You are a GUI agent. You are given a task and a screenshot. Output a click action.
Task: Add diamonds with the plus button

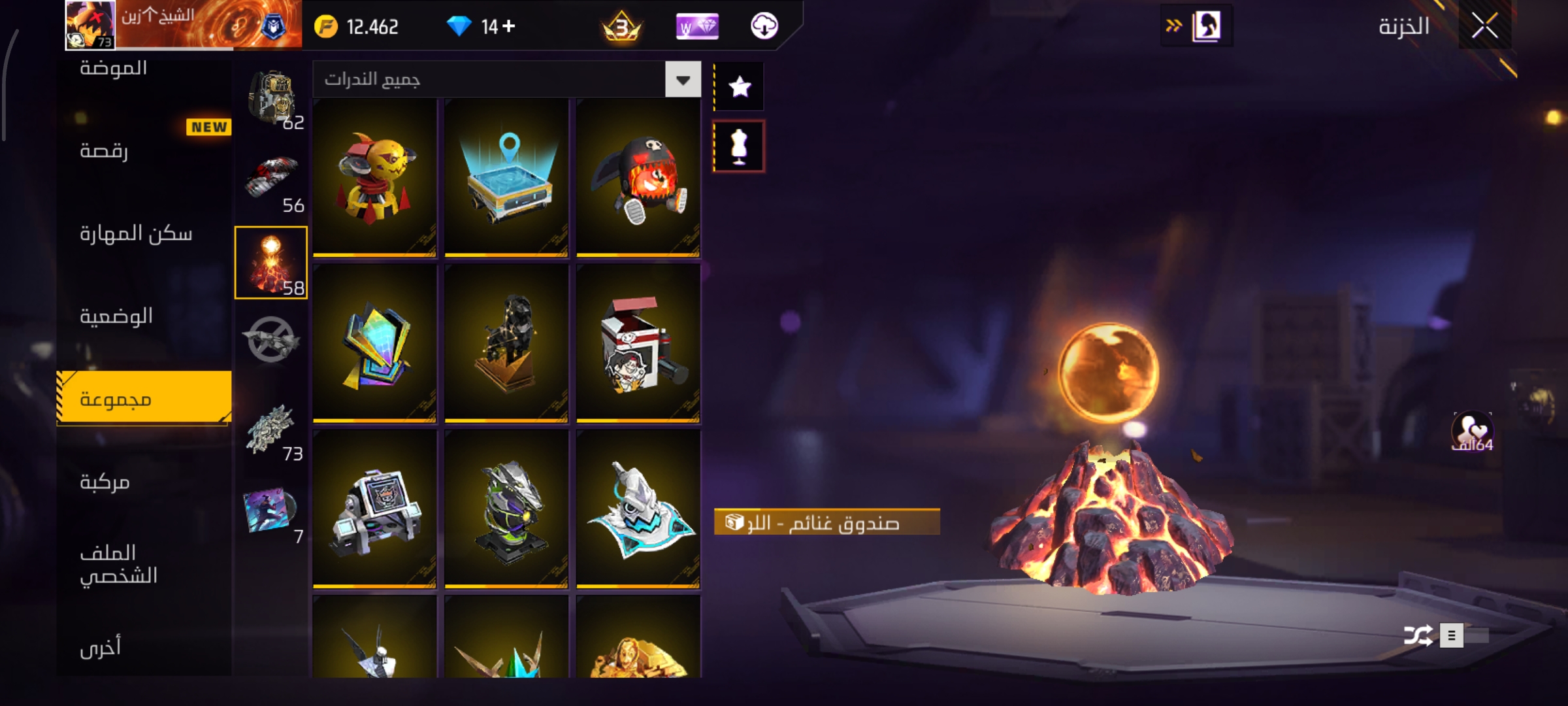[x=509, y=26]
